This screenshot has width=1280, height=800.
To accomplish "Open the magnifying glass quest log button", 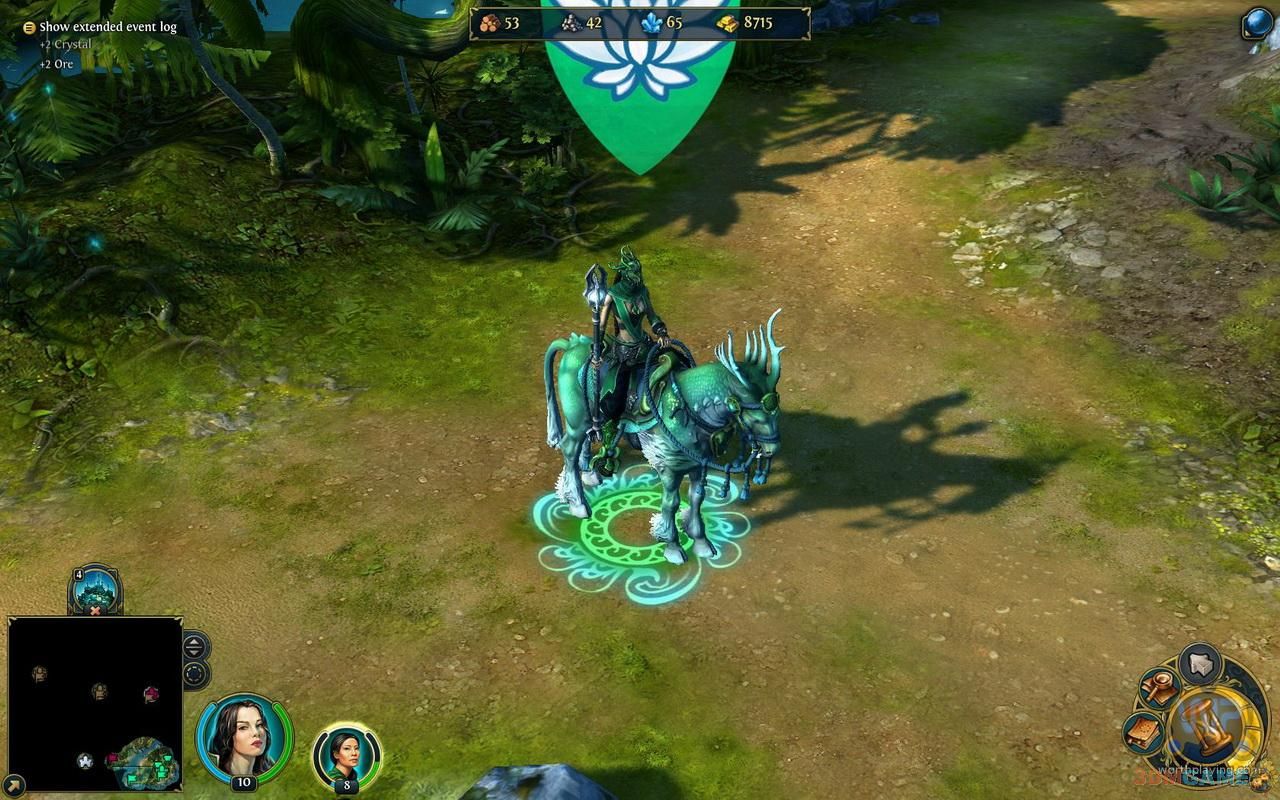I will point(1160,689).
